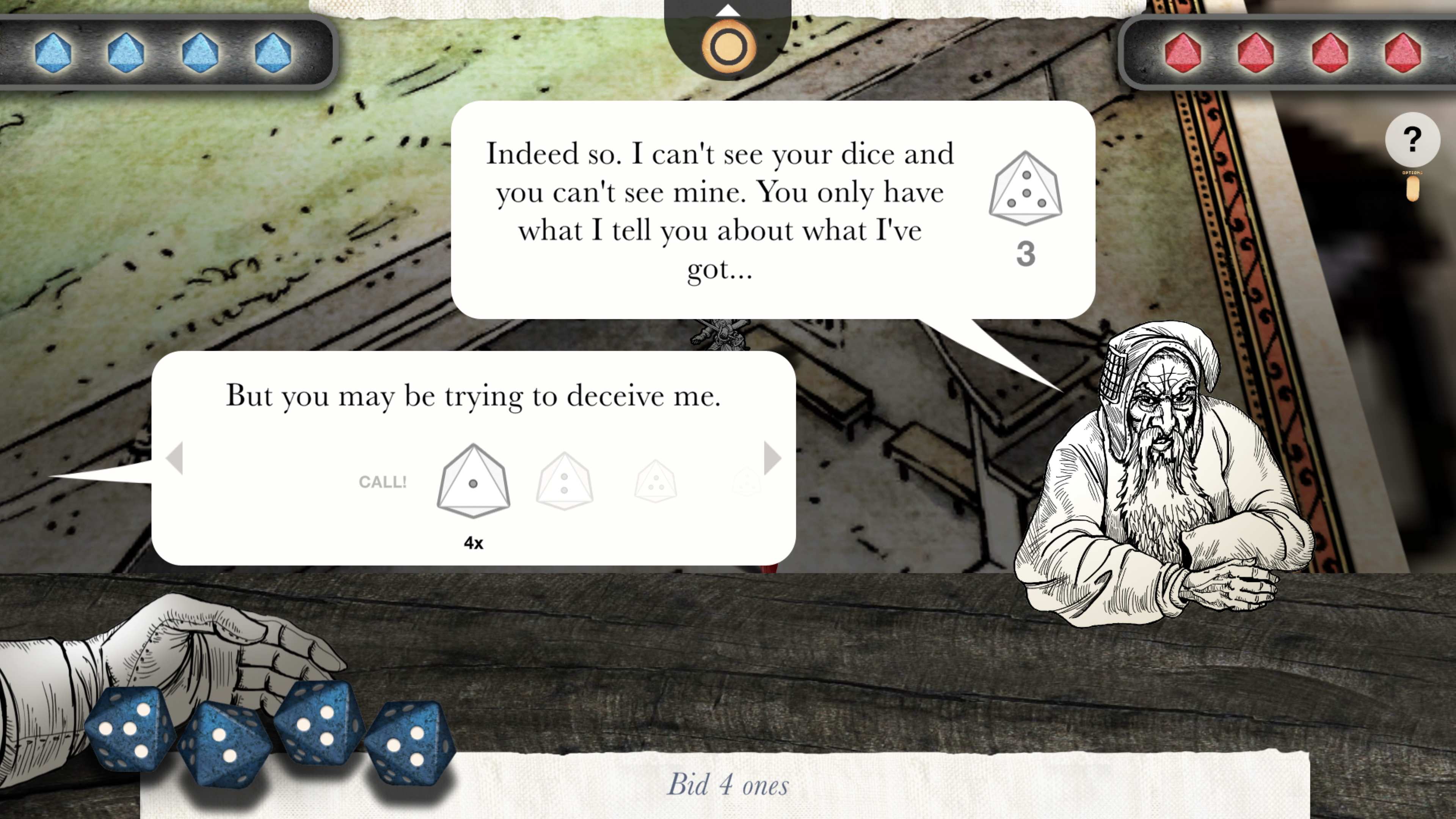The image size is (1456, 819).
Task: Click the 4x quantity label under the die
Action: pos(474,543)
